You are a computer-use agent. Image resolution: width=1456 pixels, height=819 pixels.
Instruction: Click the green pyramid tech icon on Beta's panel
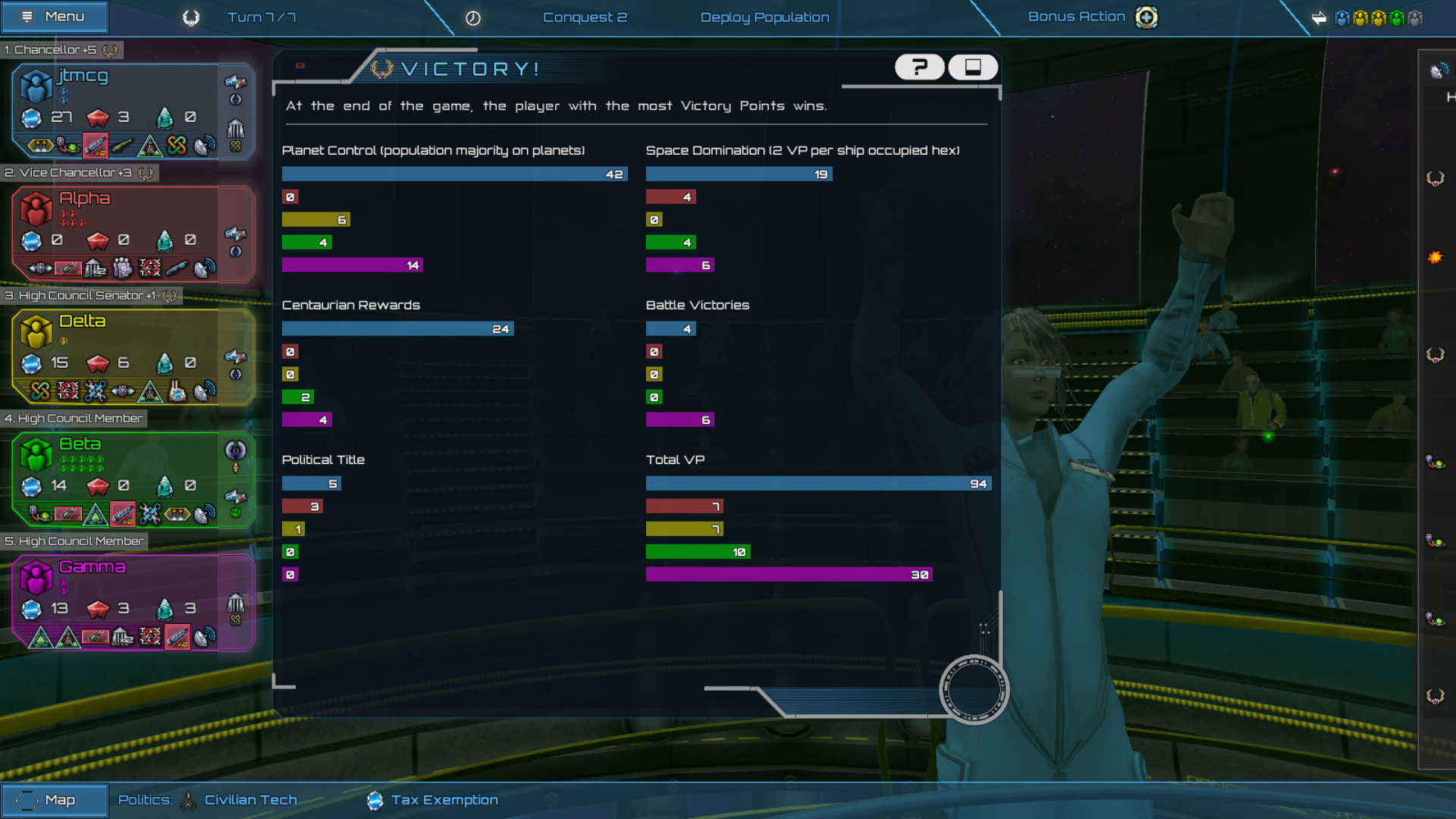[94, 515]
